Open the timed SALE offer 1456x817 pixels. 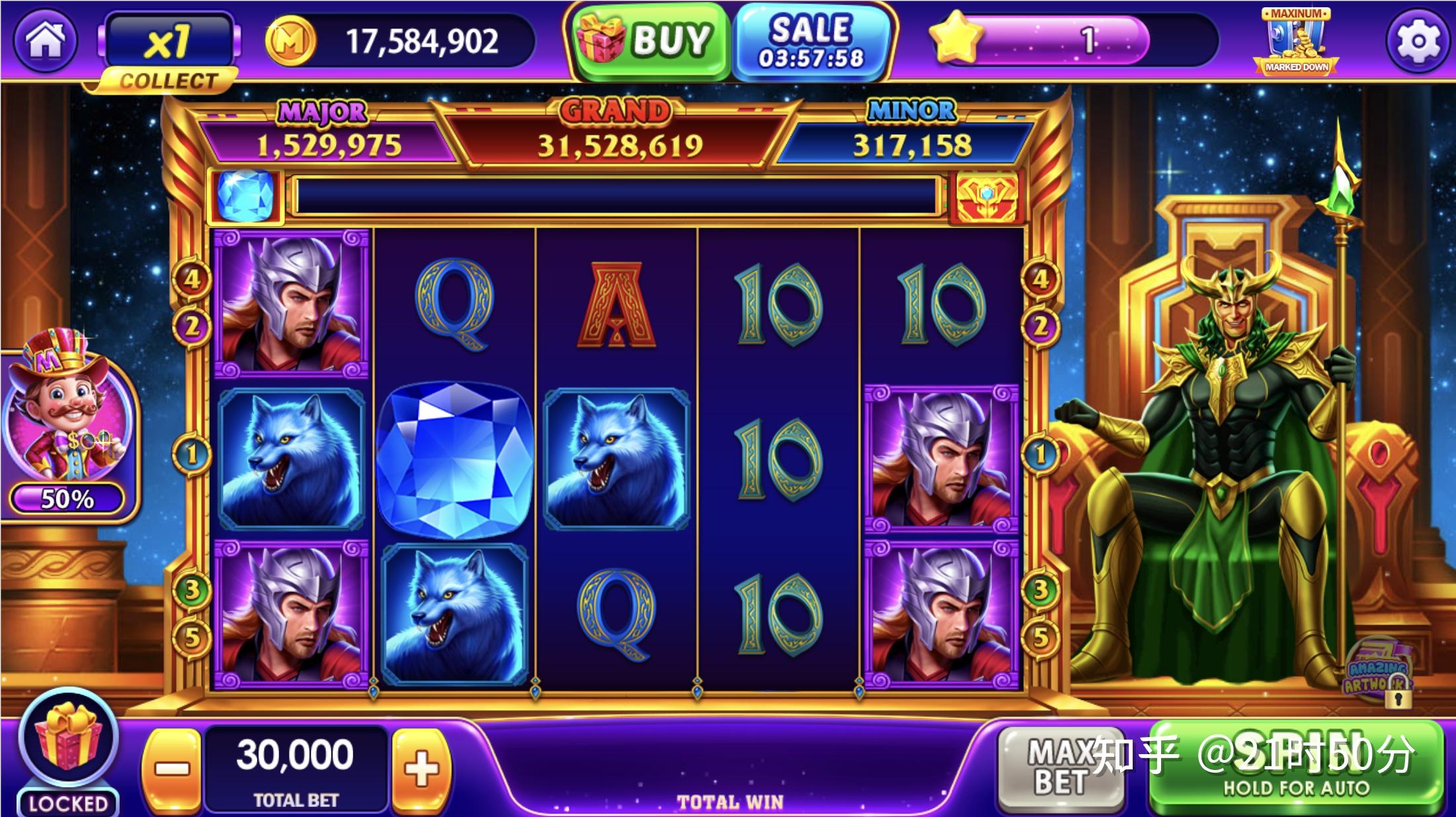point(812,41)
